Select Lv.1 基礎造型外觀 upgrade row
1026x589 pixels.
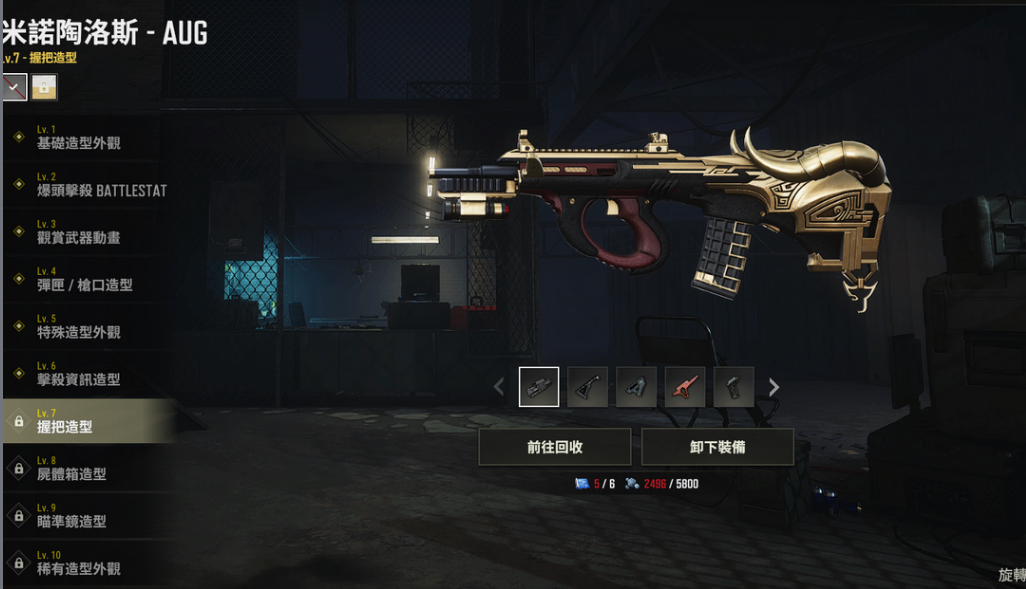point(80,138)
